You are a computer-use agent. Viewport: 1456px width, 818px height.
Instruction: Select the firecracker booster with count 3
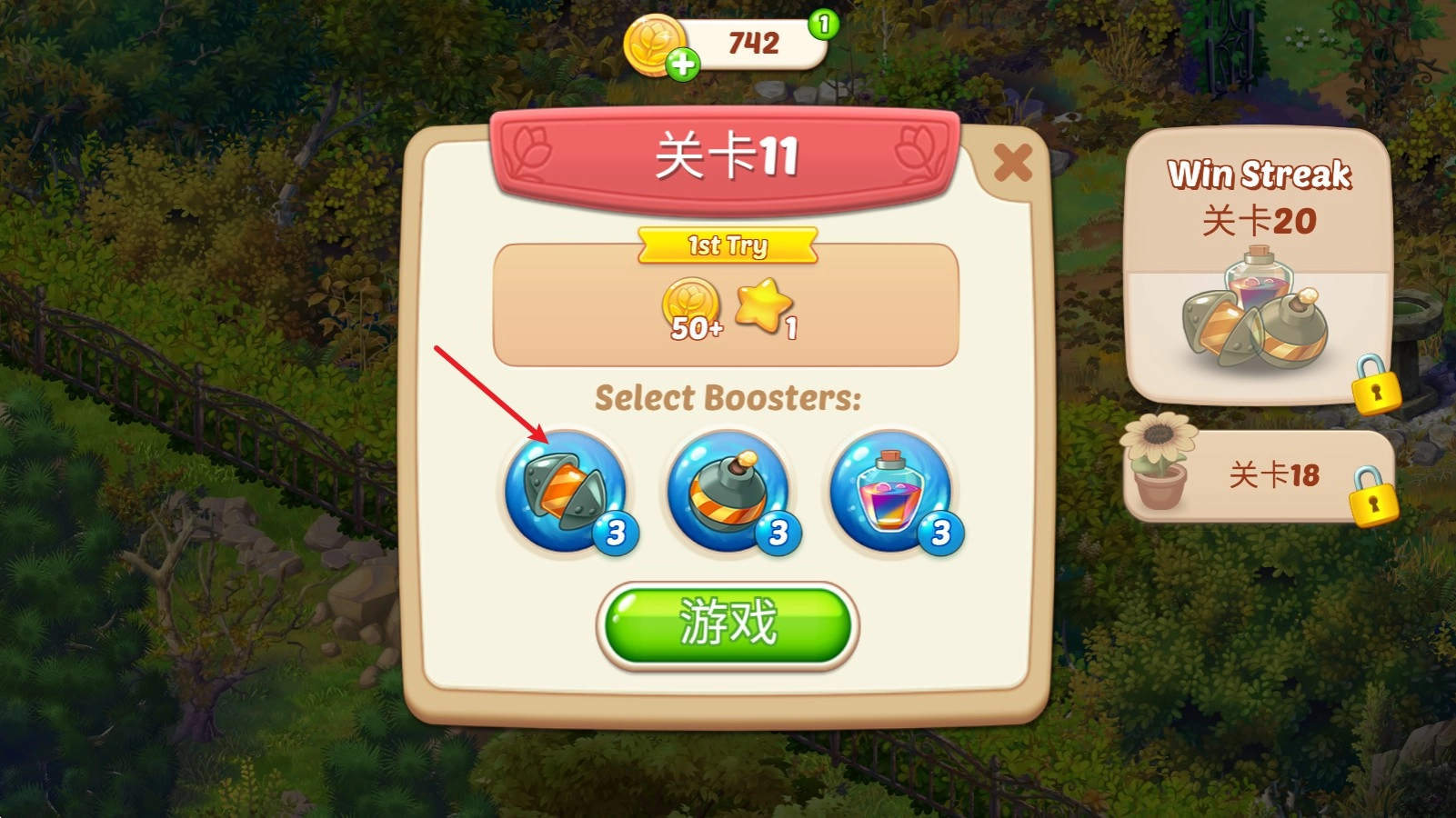(x=564, y=494)
